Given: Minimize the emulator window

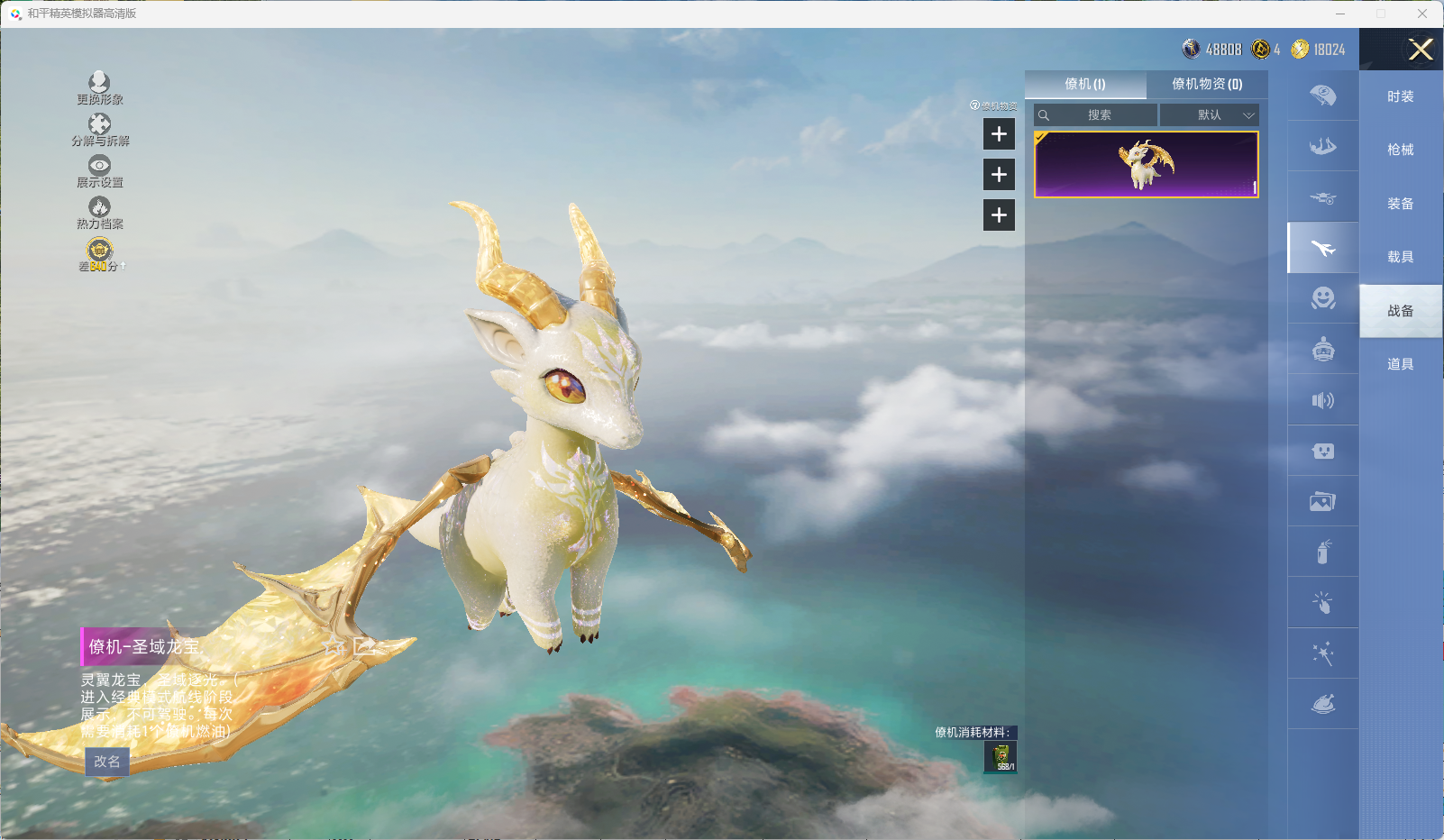Looking at the screenshot, I should coord(1340,14).
